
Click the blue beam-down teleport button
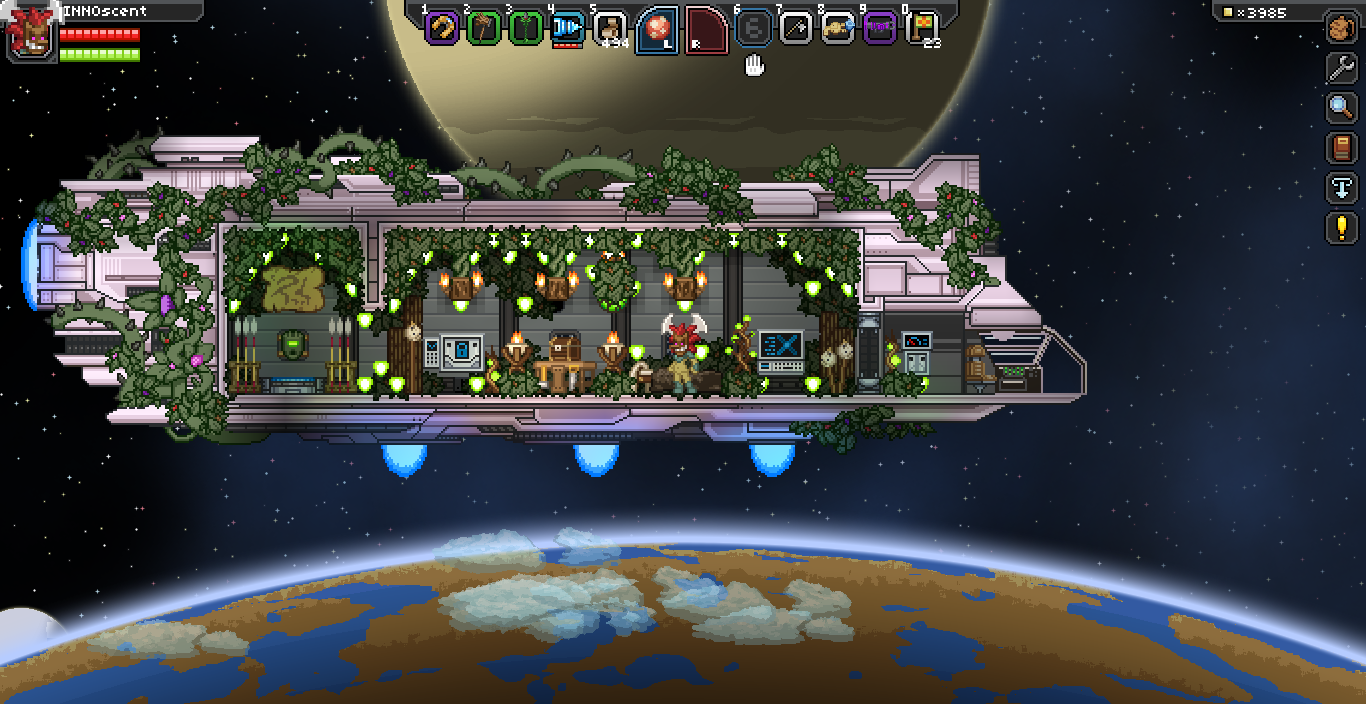click(1341, 188)
